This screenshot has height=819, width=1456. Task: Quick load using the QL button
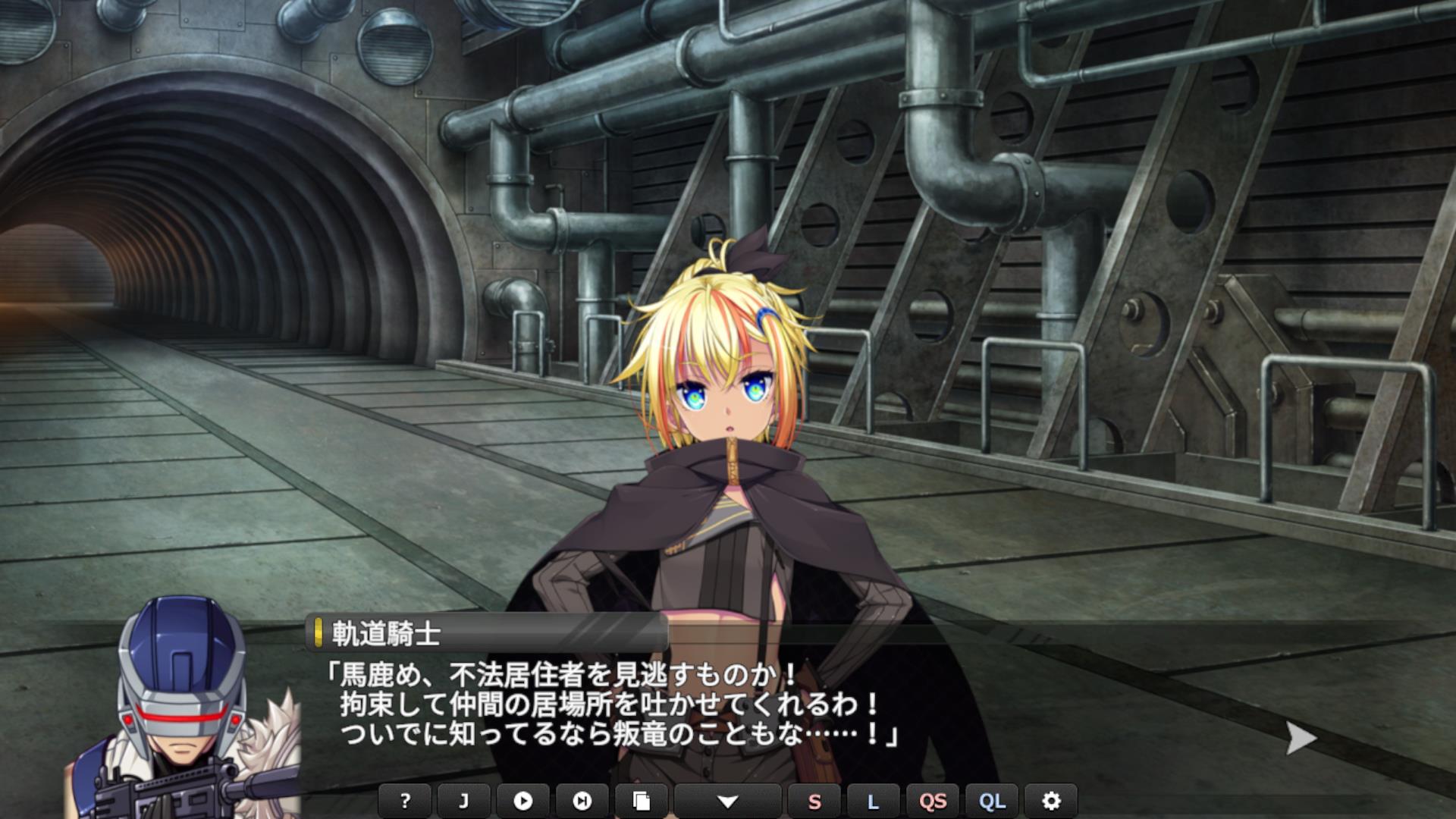point(992,801)
